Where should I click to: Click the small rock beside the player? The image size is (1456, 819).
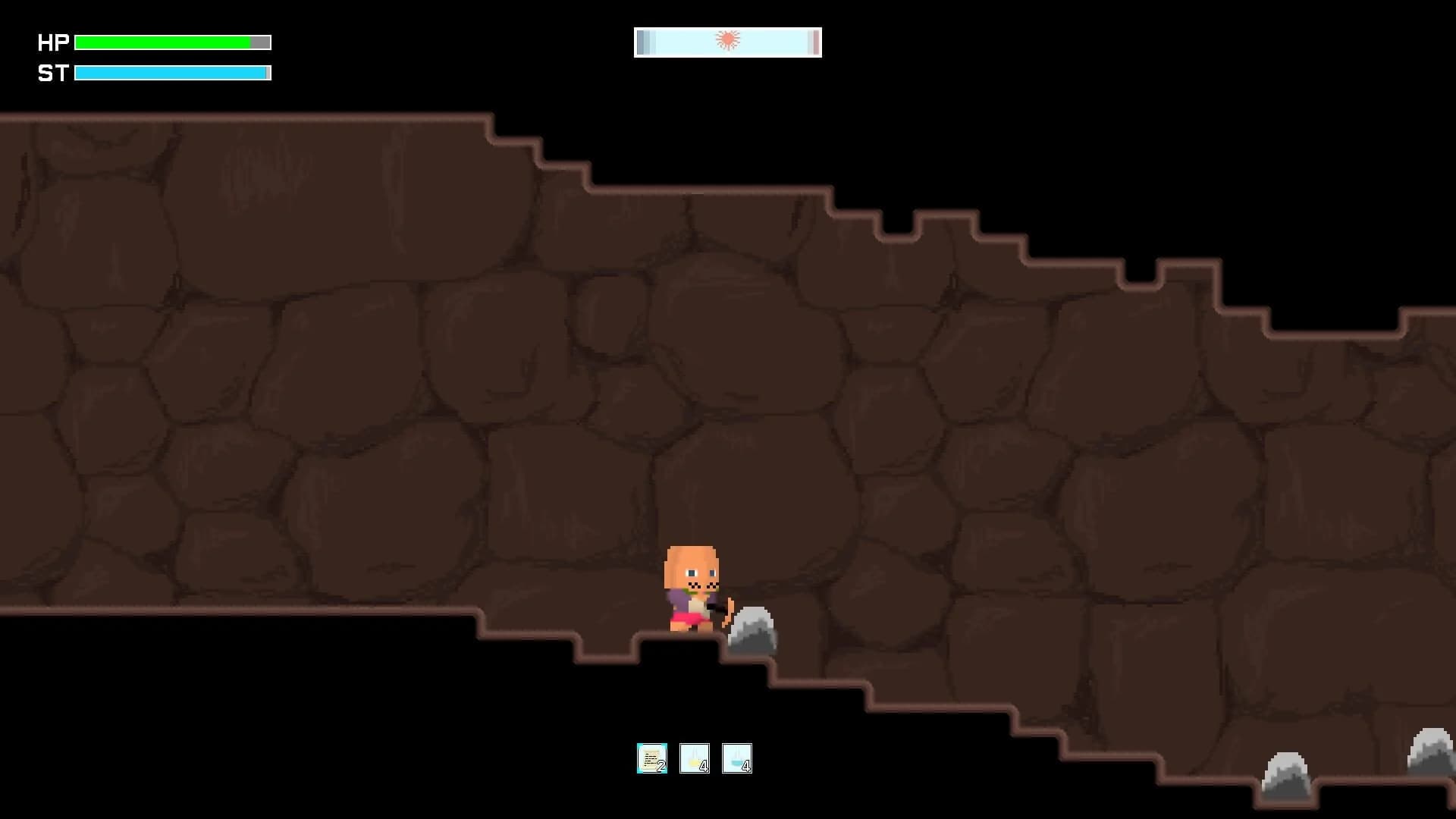(x=751, y=629)
